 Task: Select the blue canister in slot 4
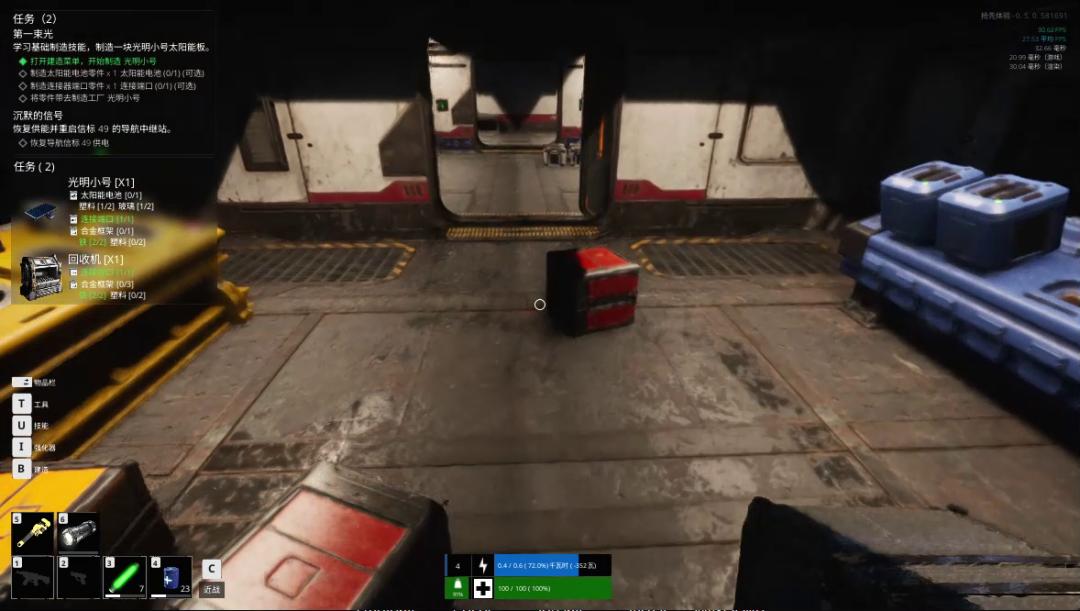point(171,577)
